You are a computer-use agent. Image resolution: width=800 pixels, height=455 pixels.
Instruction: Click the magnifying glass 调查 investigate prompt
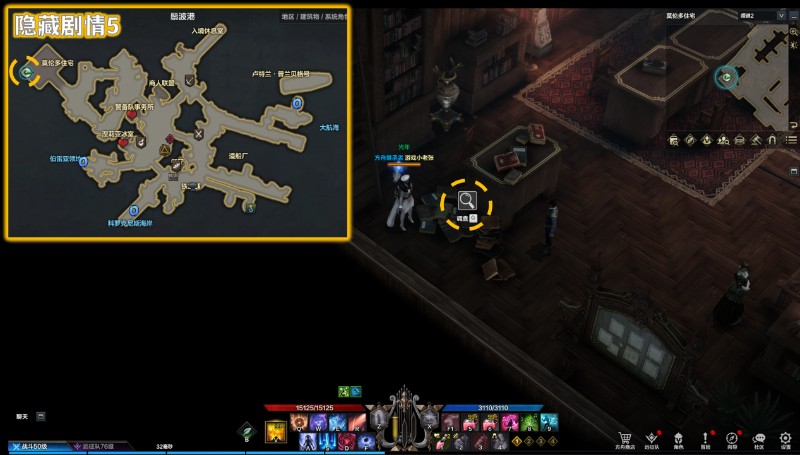(x=467, y=200)
